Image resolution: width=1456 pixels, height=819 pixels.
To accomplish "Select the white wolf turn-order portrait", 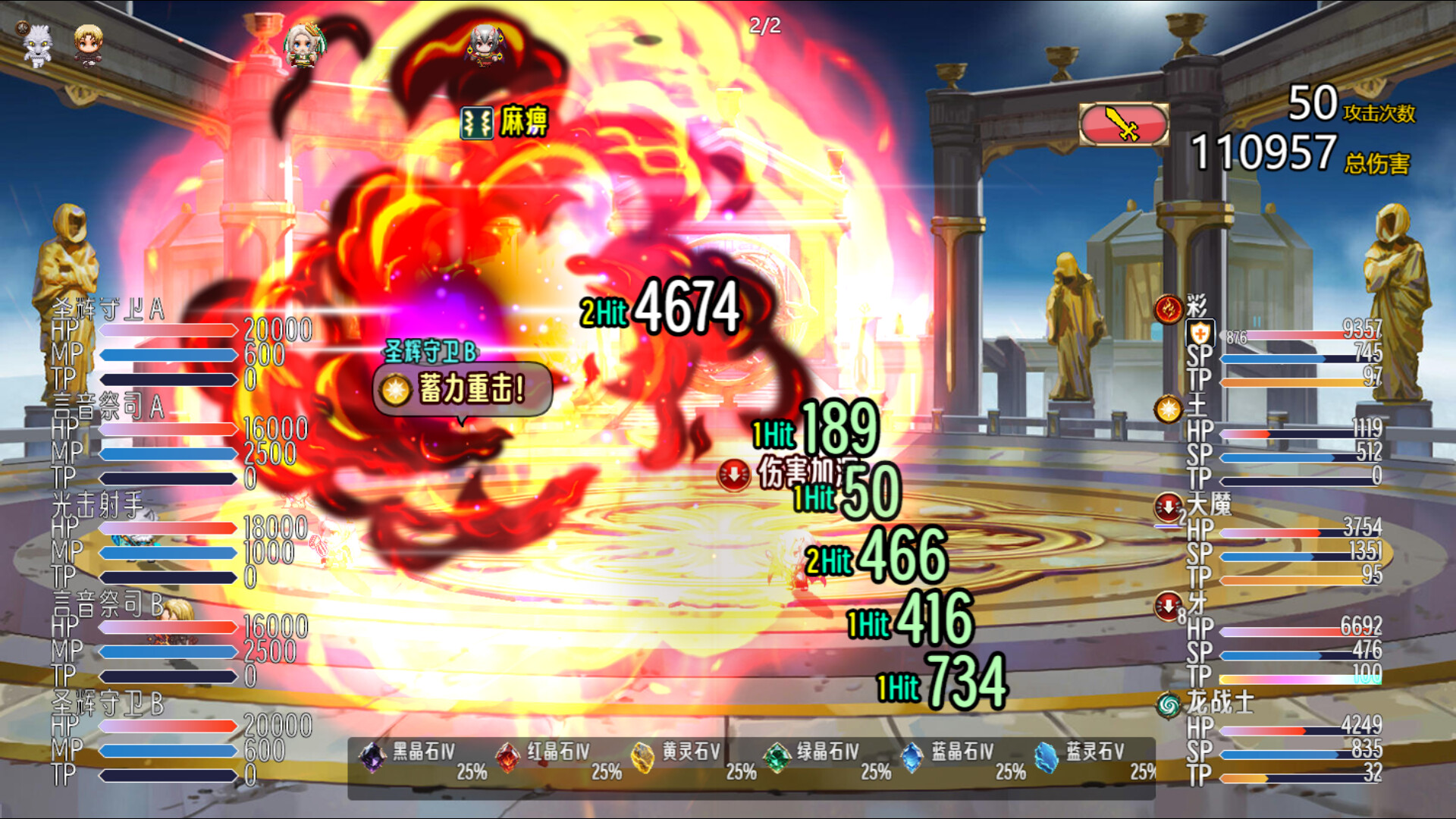I will pyautogui.click(x=37, y=45).
